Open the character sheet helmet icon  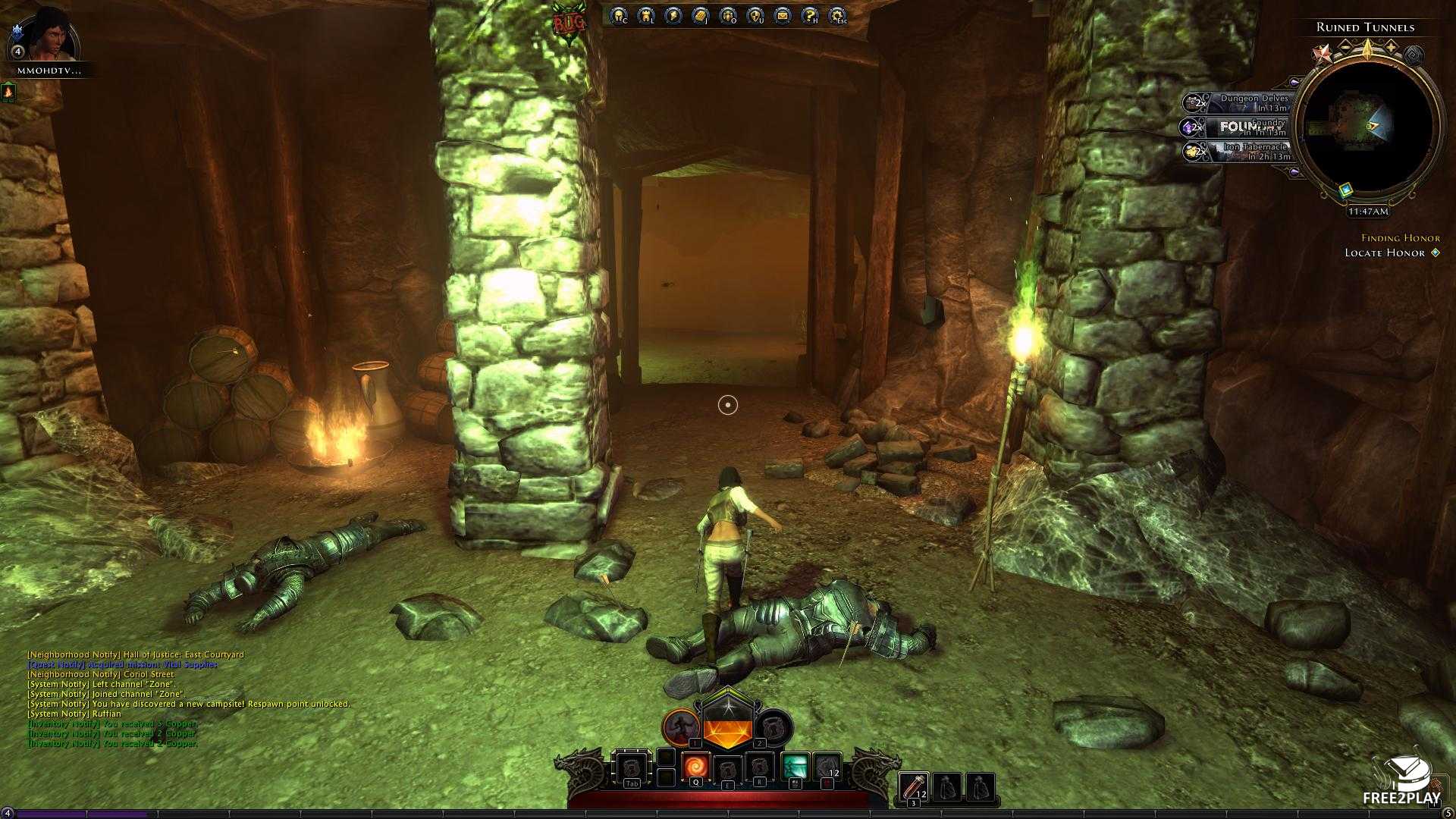click(619, 15)
